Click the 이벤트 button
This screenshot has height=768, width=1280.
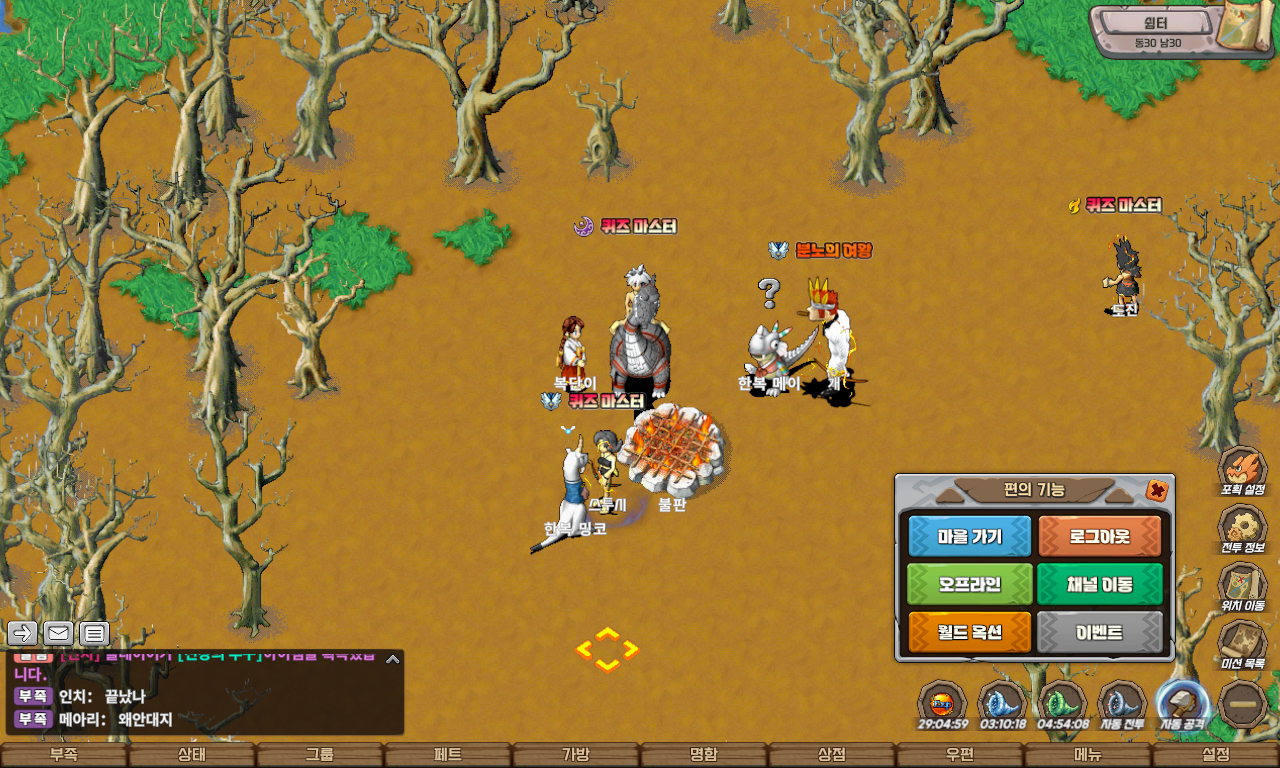pos(1100,633)
